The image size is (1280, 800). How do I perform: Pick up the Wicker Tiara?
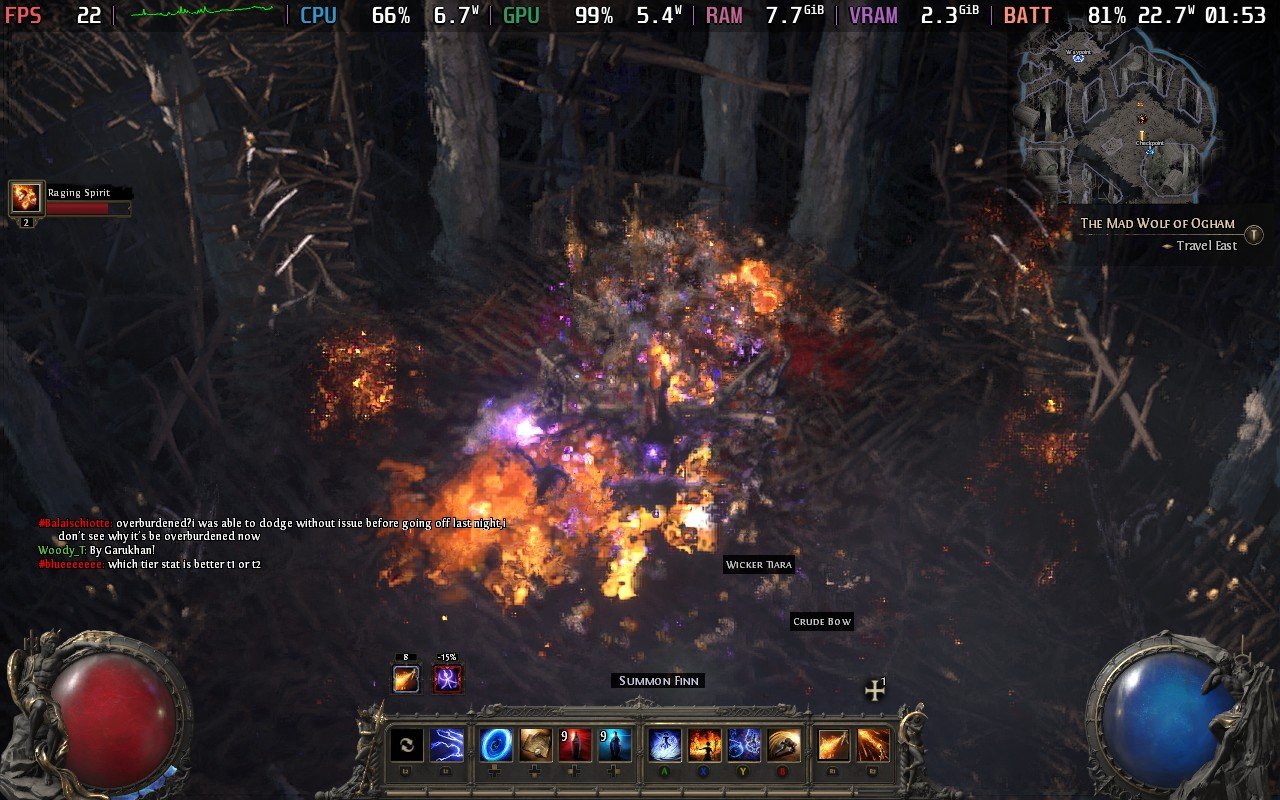pyautogui.click(x=758, y=565)
